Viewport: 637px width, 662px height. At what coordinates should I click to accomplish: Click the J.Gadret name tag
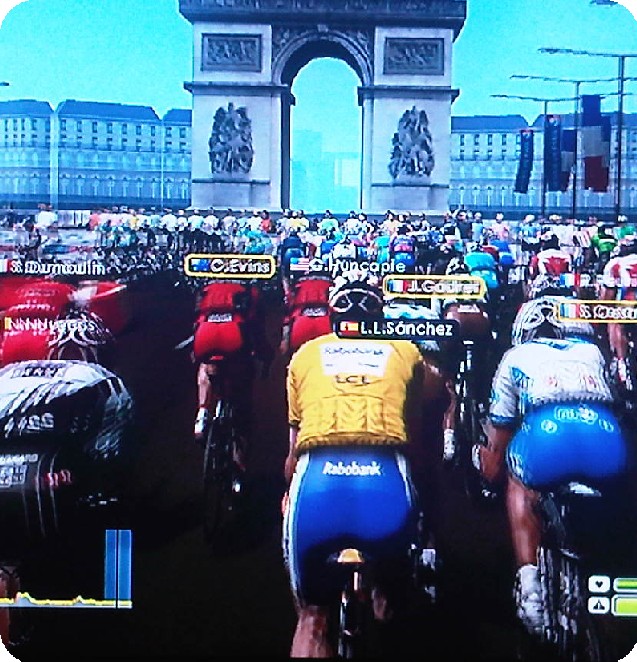(x=434, y=287)
